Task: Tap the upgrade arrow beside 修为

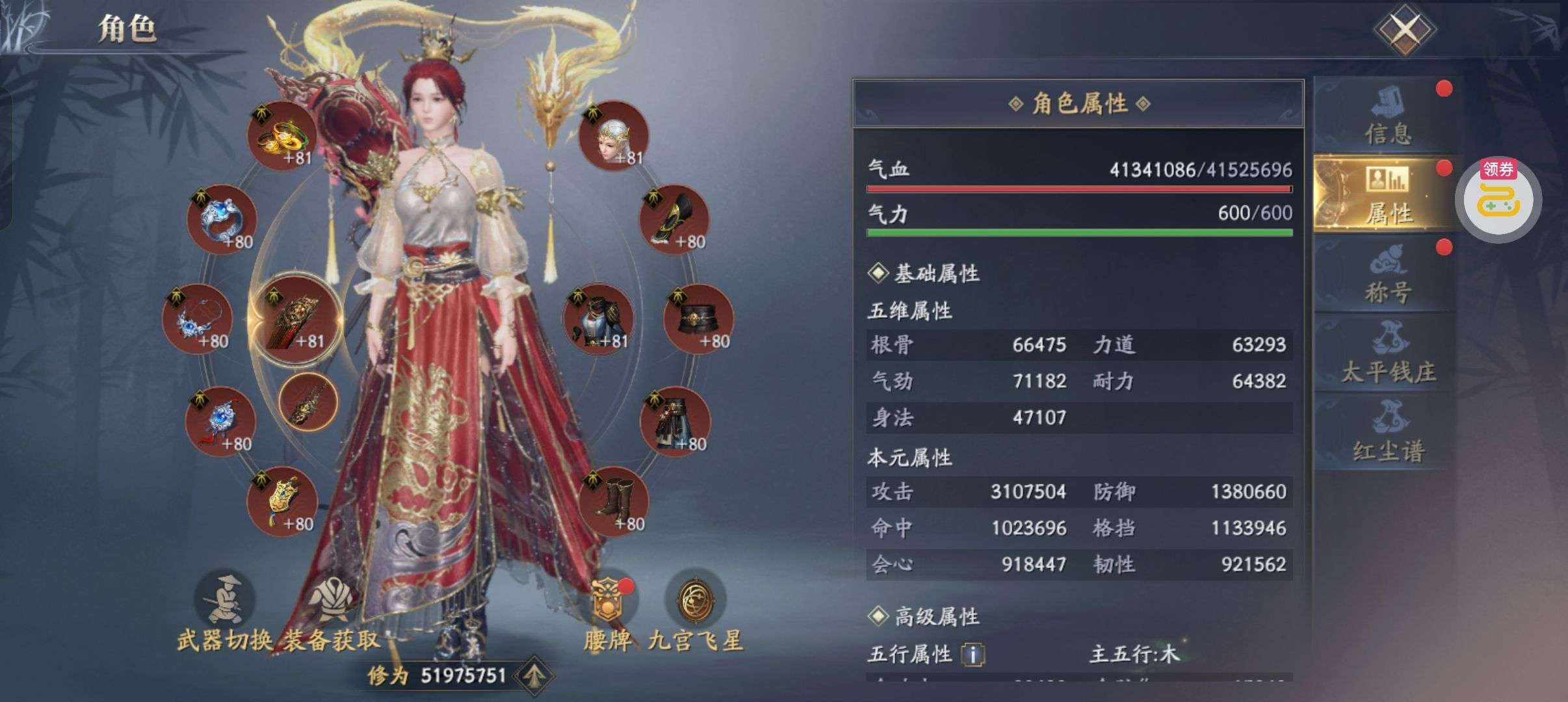Action: click(534, 676)
